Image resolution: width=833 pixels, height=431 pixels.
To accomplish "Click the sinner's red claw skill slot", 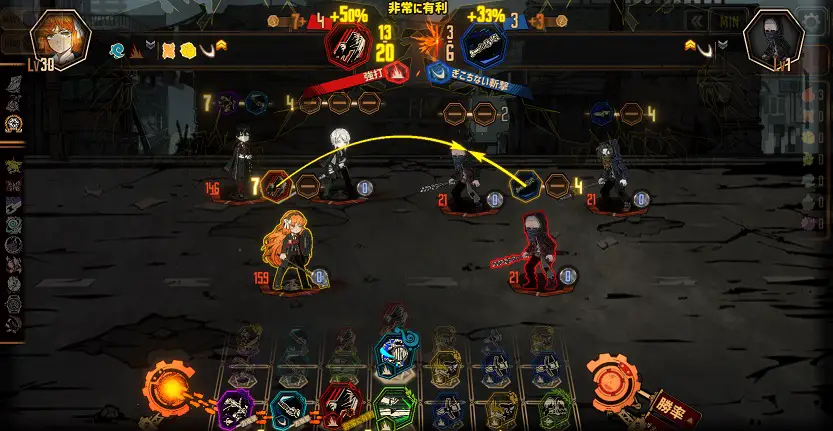I will [x=277, y=186].
